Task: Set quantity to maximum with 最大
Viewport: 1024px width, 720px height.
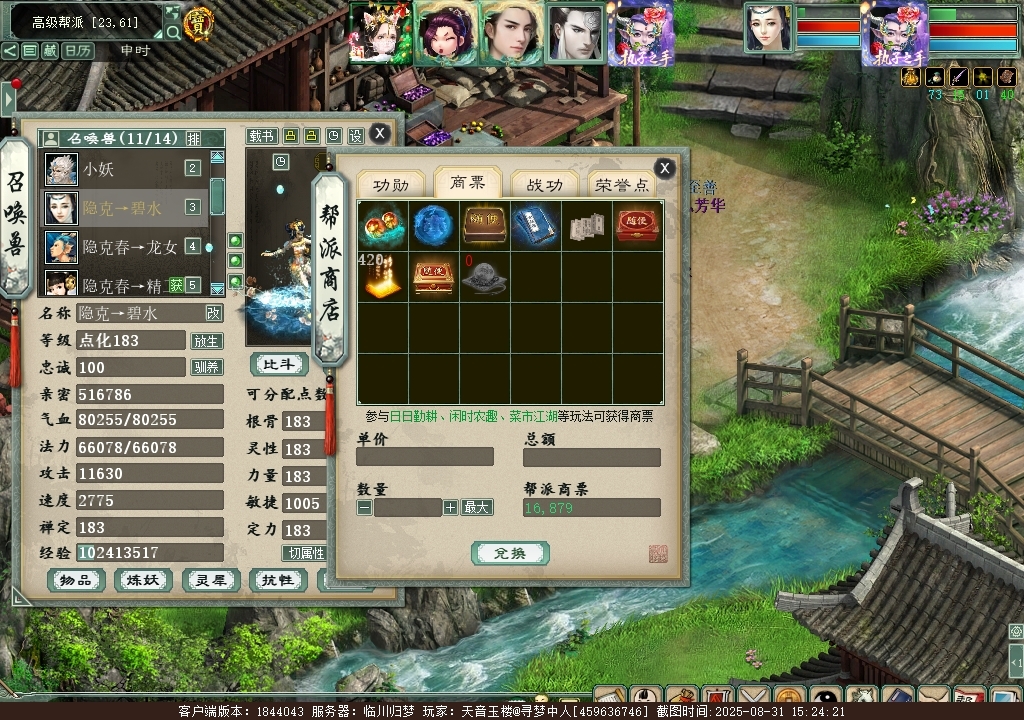Action: point(477,508)
